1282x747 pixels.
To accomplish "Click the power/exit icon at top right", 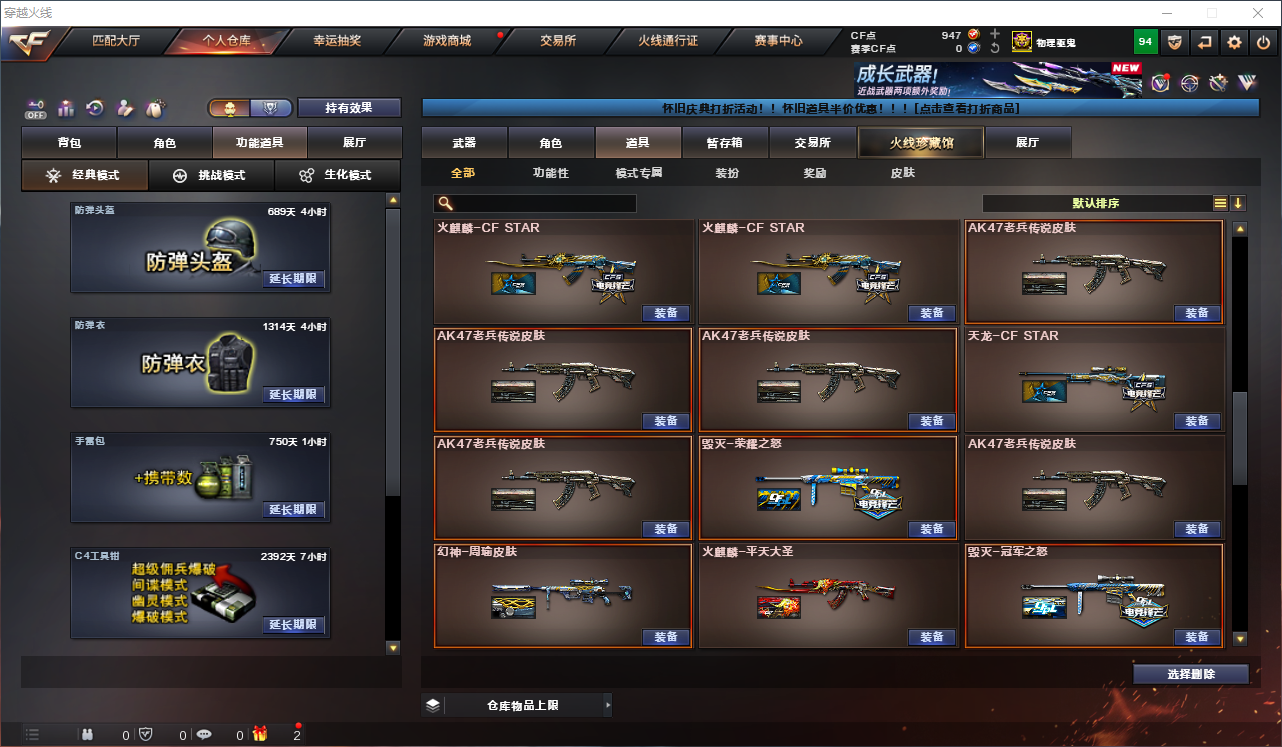I will click(x=1263, y=41).
